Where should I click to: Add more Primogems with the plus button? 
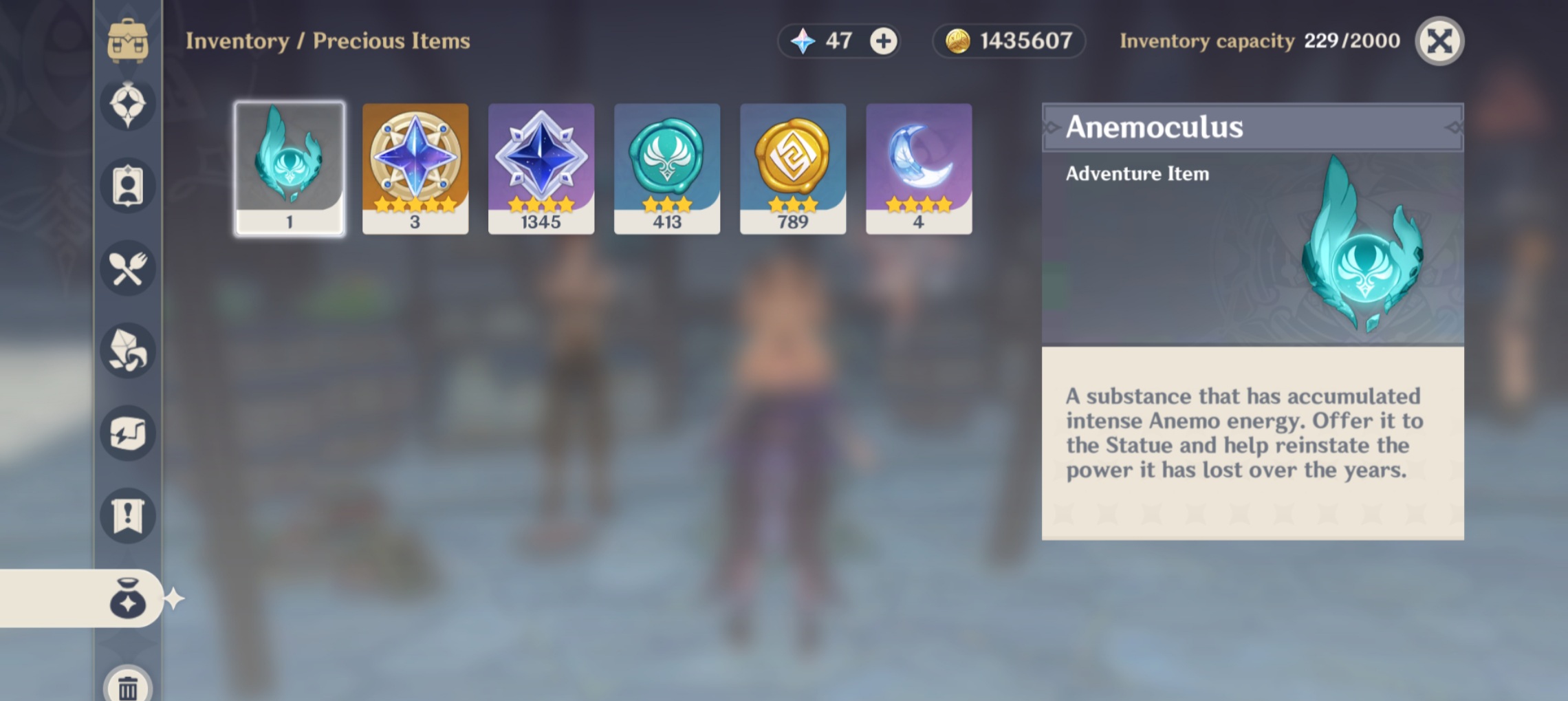(883, 41)
